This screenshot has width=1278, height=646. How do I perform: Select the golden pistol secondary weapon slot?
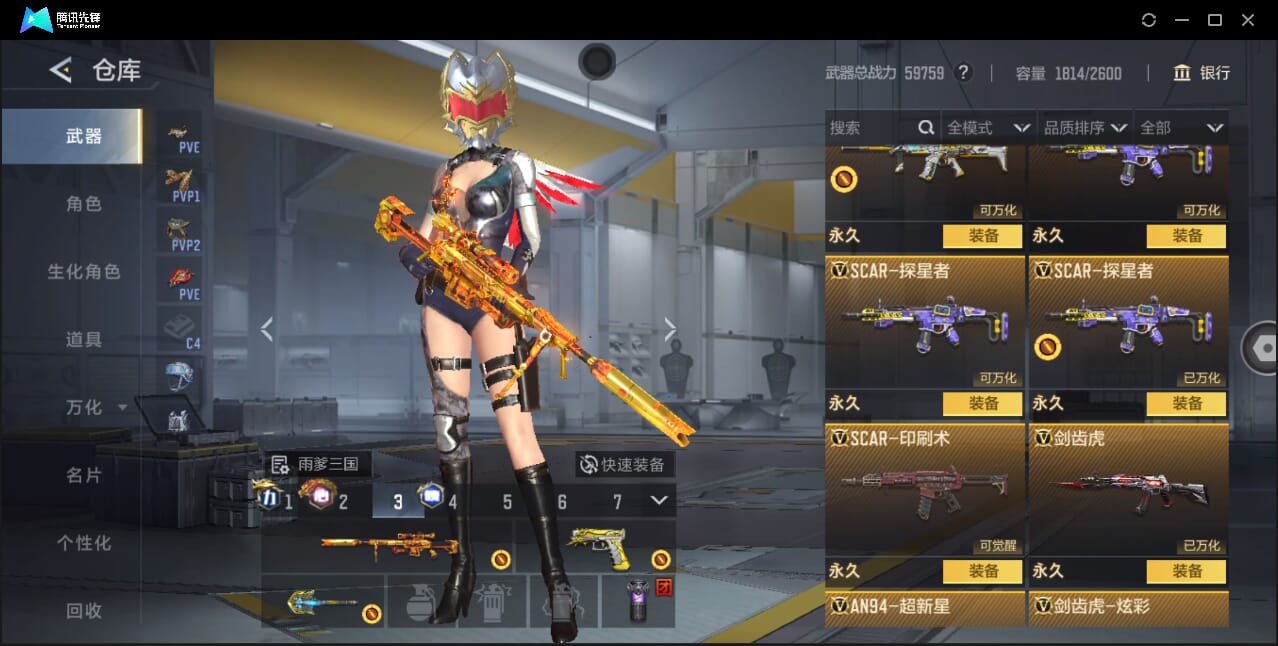596,546
